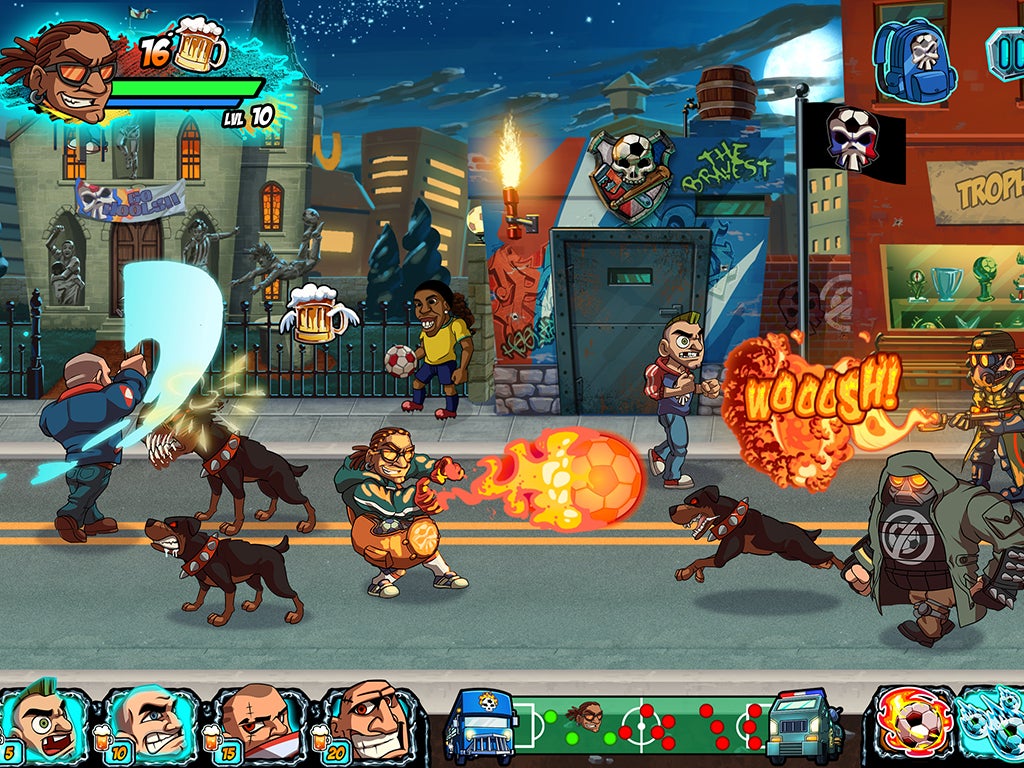
Task: Summon the scarred bald hooligan costing 15
Action: pos(258,723)
